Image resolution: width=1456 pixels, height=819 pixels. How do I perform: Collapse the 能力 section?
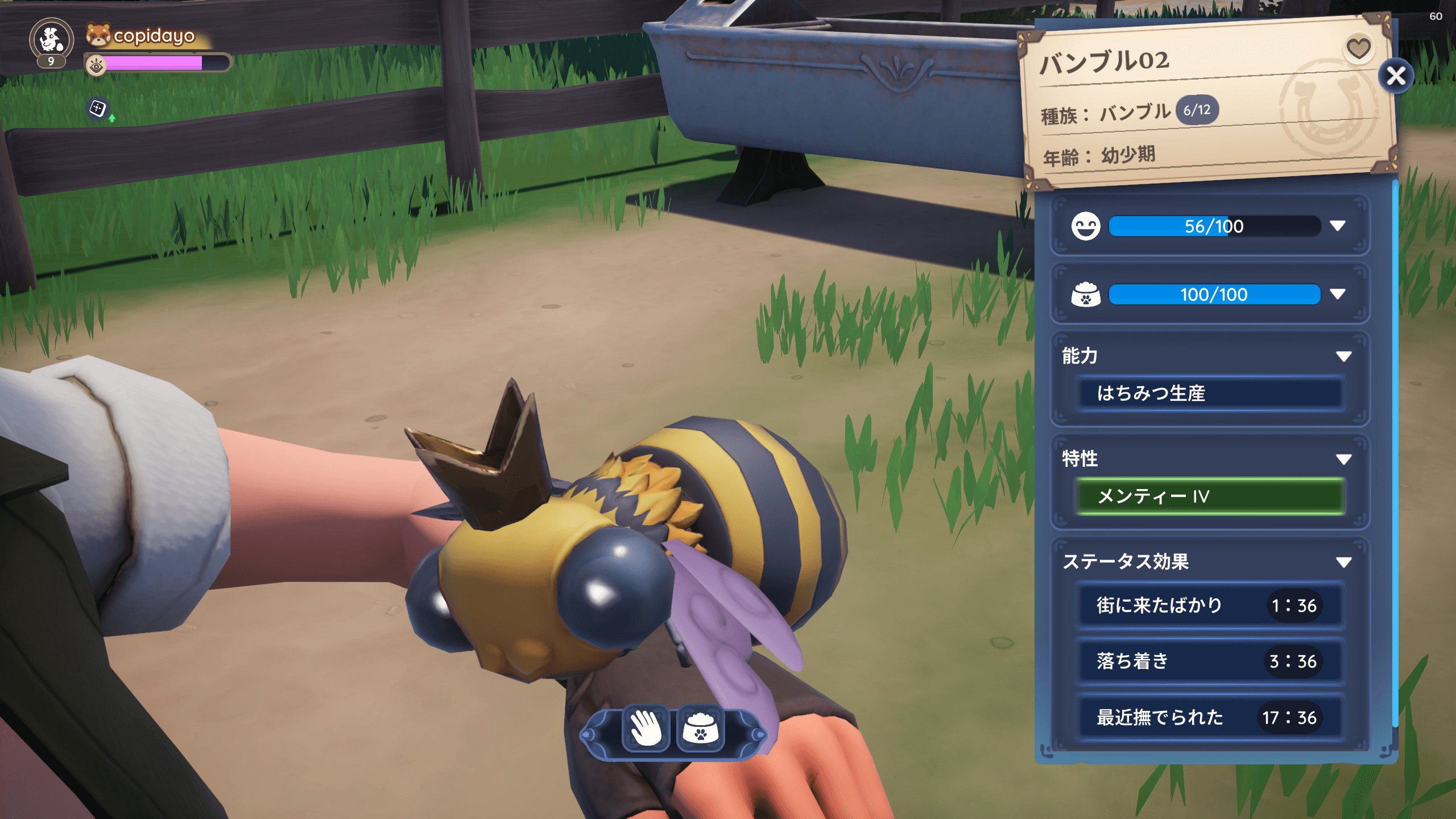click(1343, 357)
